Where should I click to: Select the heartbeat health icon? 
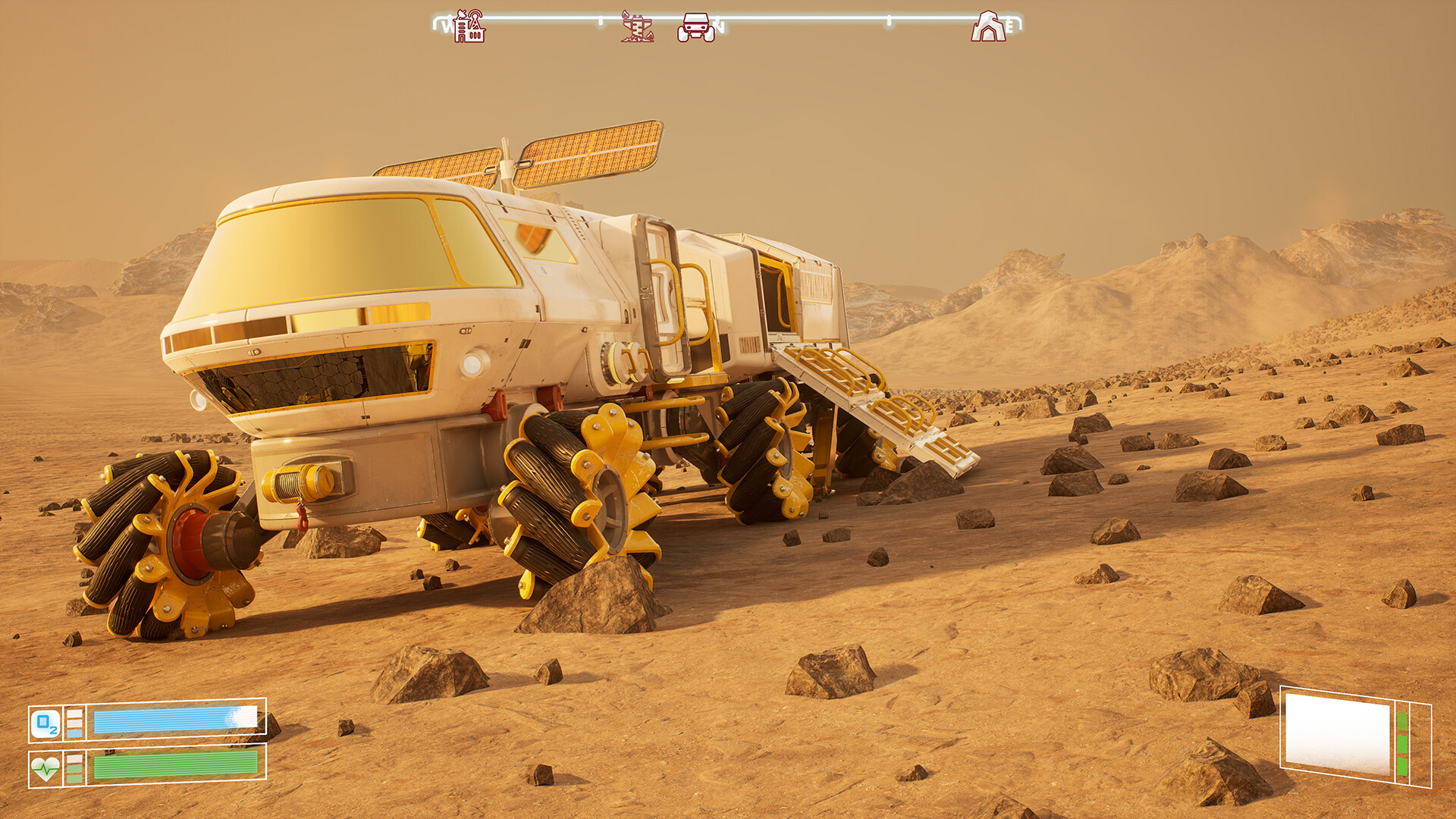tap(45, 769)
